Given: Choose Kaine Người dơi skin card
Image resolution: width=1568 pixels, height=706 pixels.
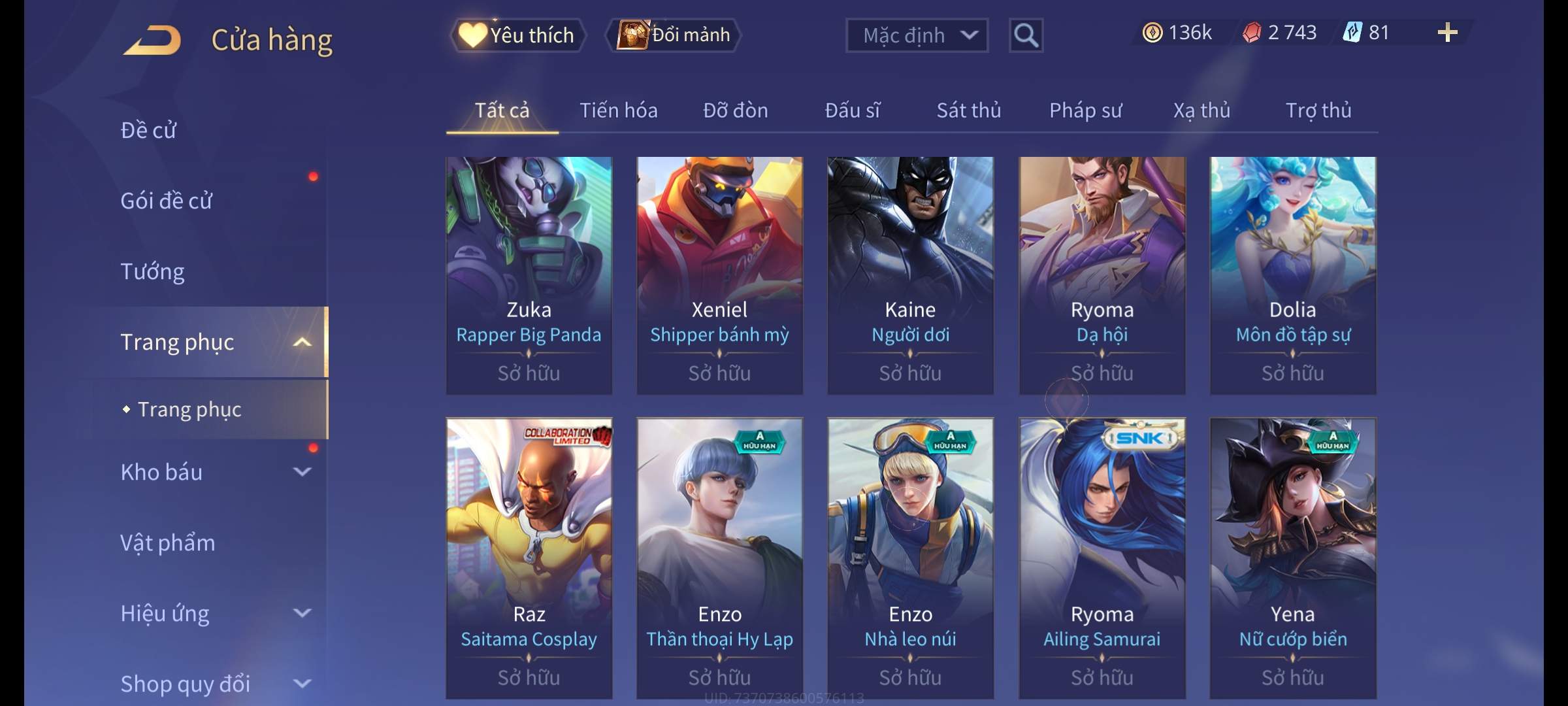Looking at the screenshot, I should point(910,275).
